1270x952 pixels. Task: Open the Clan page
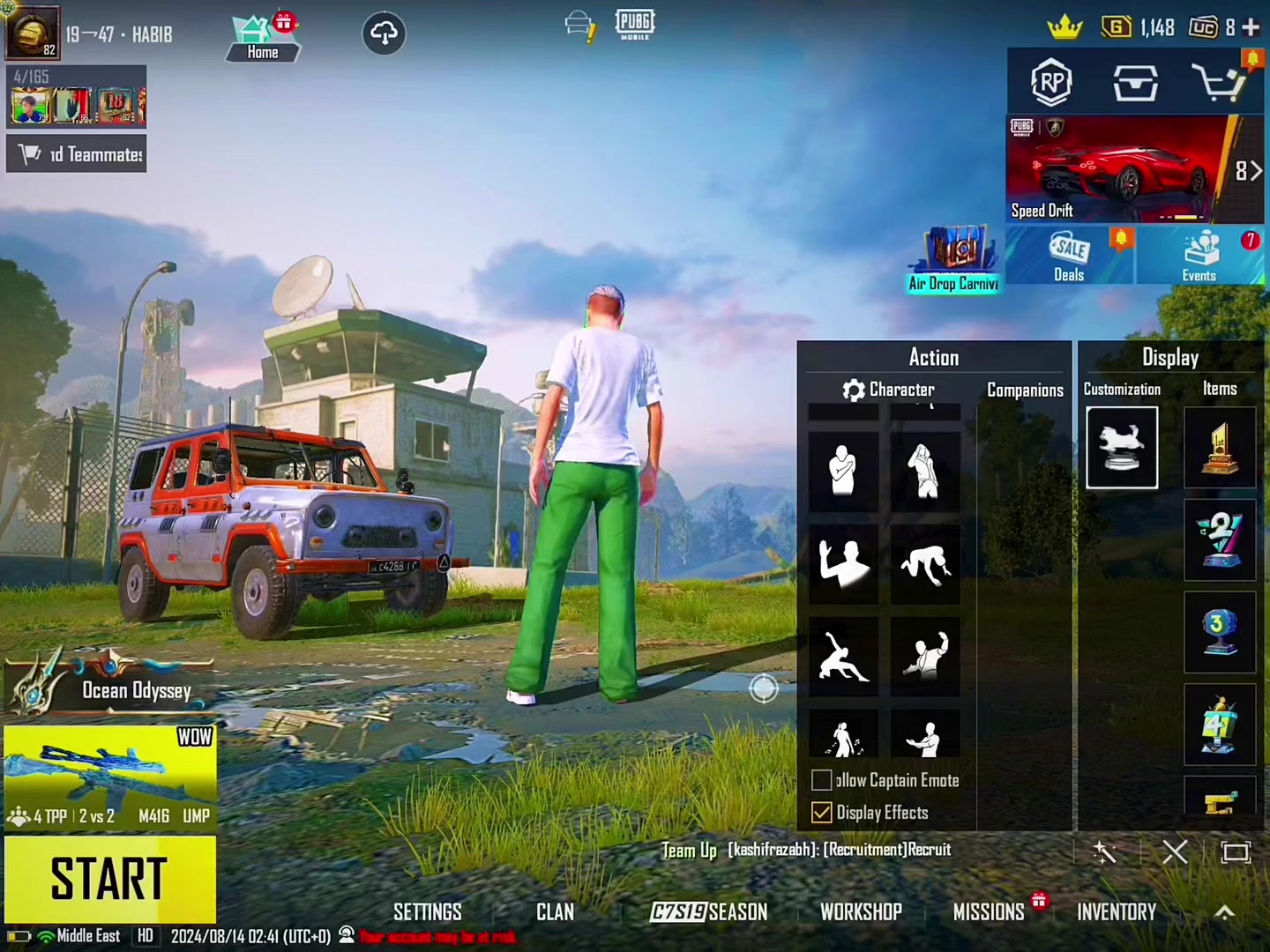coord(555,911)
